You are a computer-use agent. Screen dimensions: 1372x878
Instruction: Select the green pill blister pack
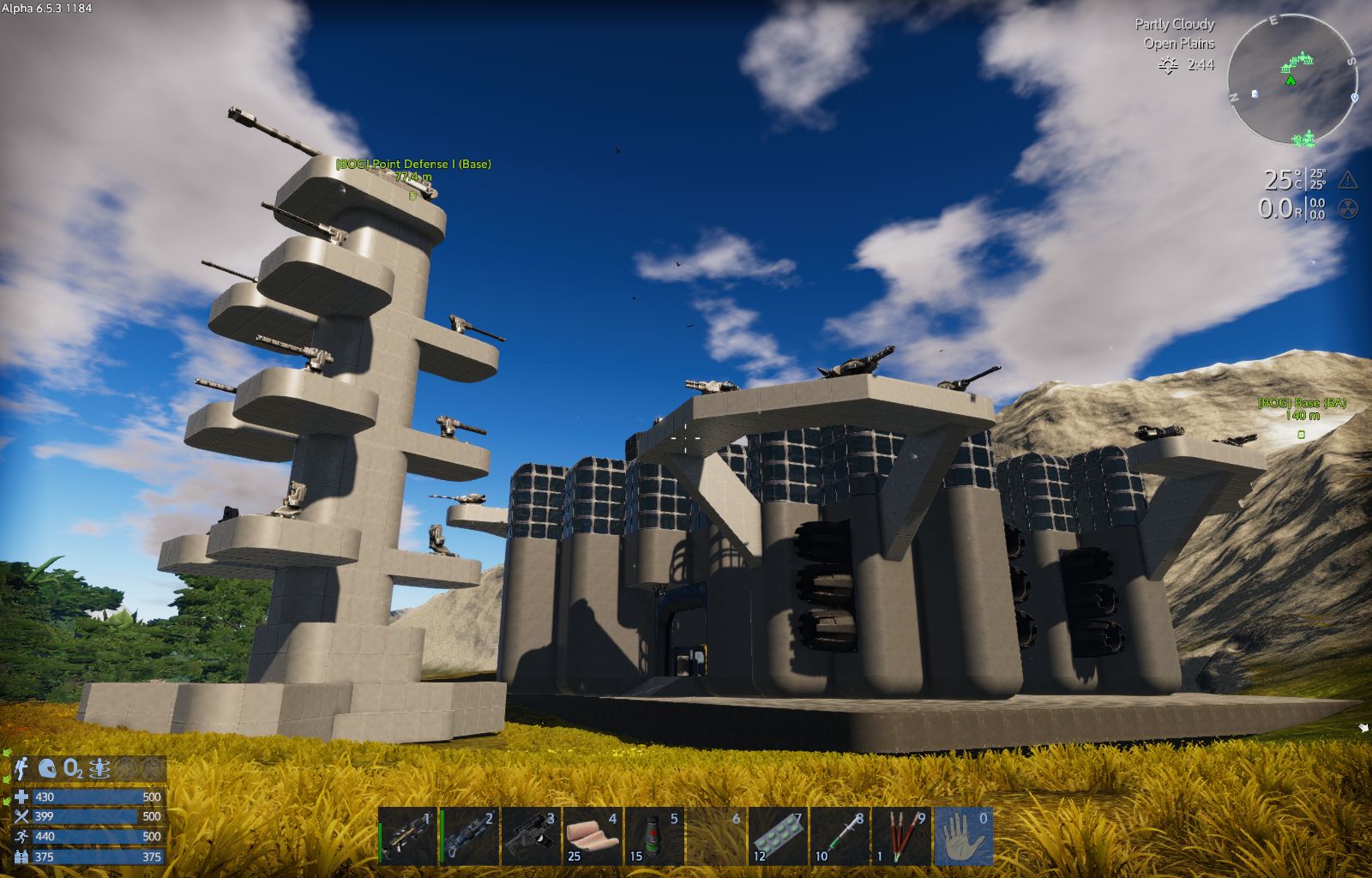click(779, 836)
